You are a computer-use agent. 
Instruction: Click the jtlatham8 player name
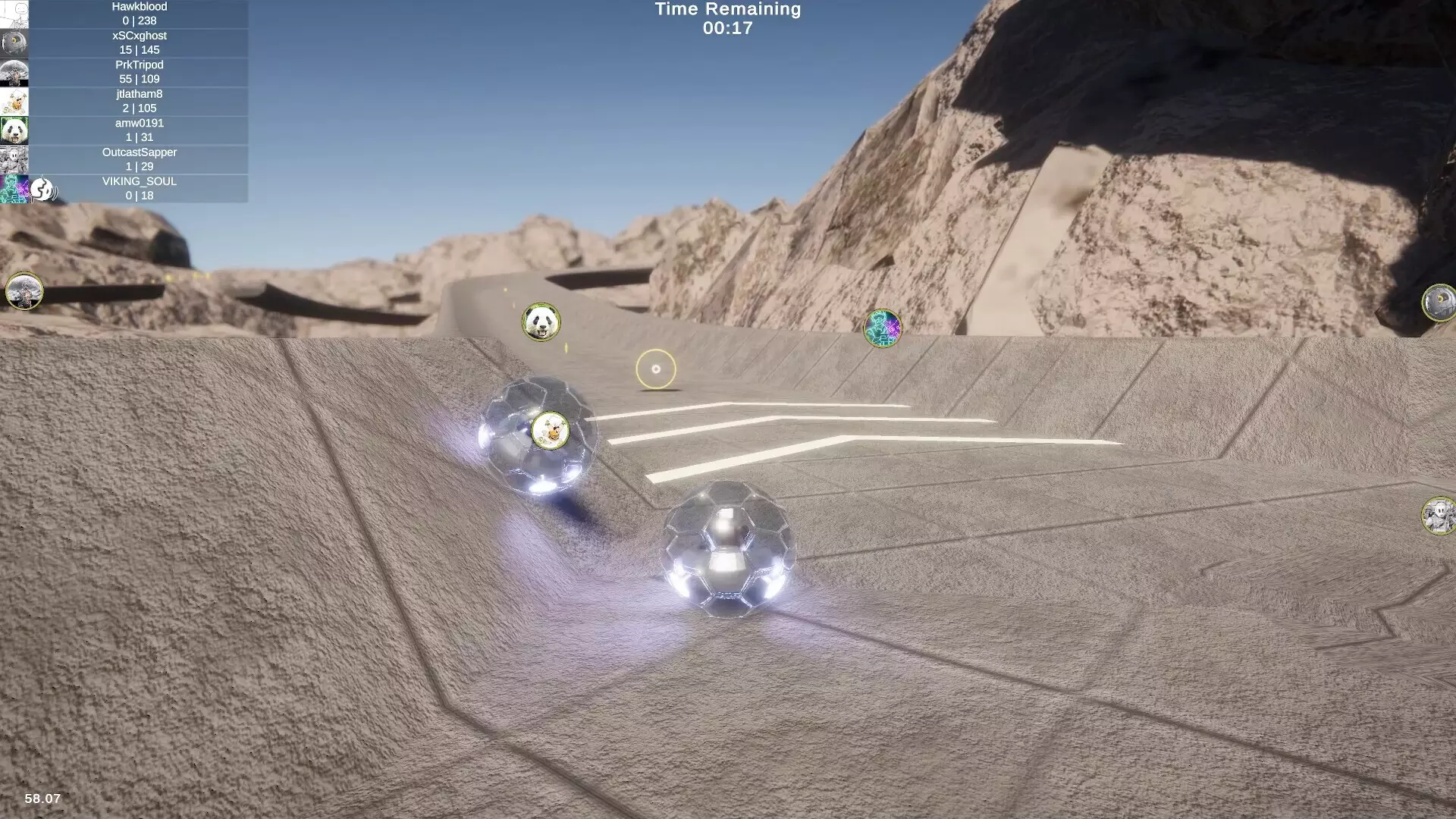(x=139, y=93)
